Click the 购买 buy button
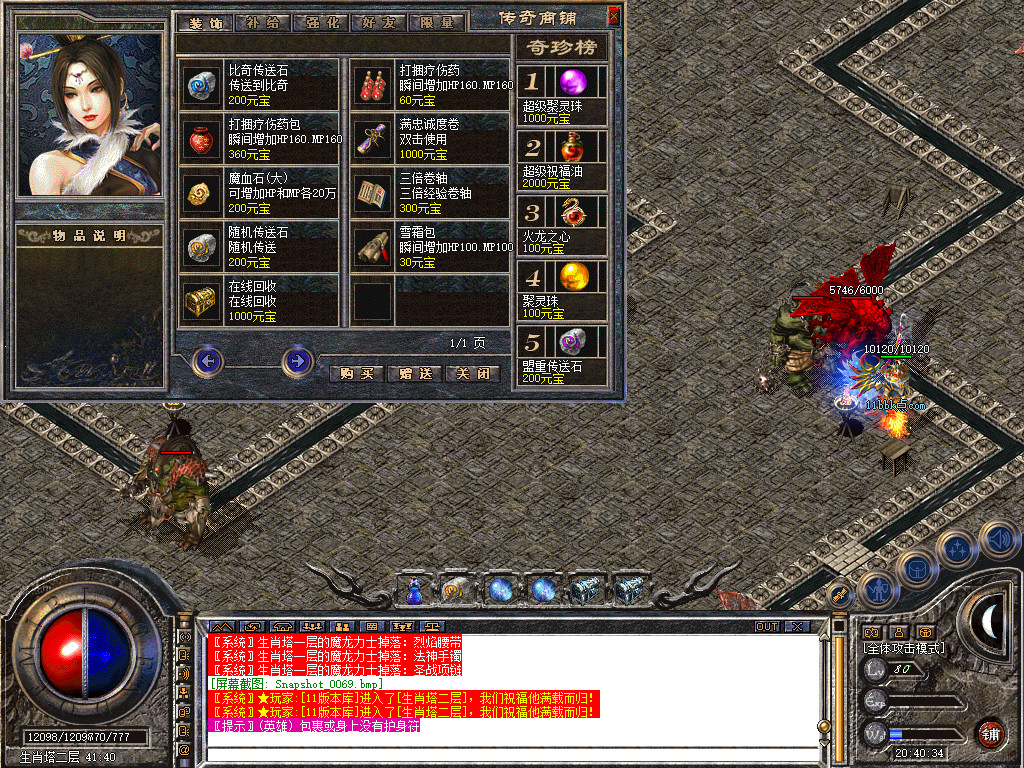Screen dimensions: 1024x768 355,373
